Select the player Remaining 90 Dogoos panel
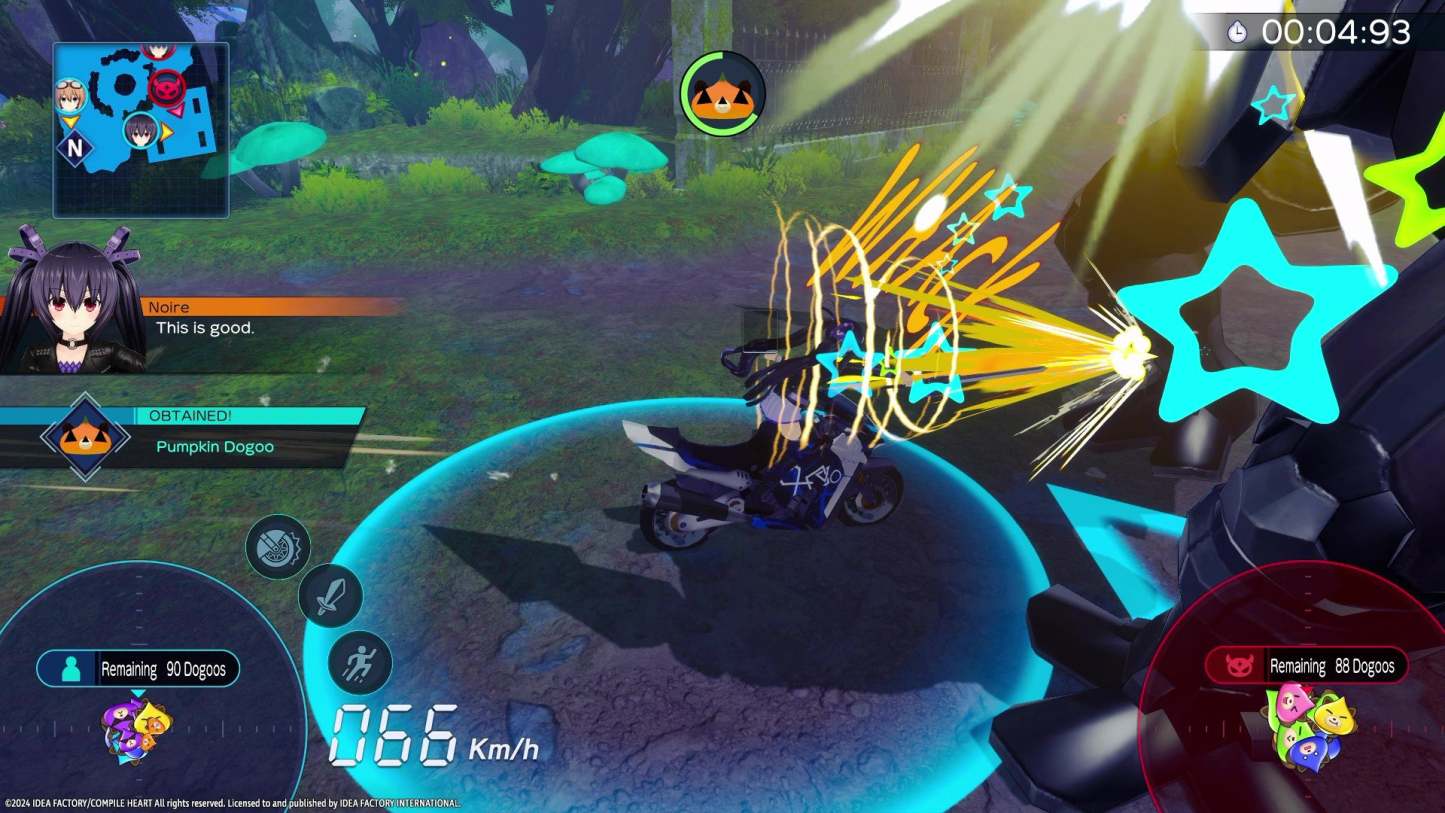Image resolution: width=1445 pixels, height=813 pixels. pyautogui.click(x=138, y=669)
